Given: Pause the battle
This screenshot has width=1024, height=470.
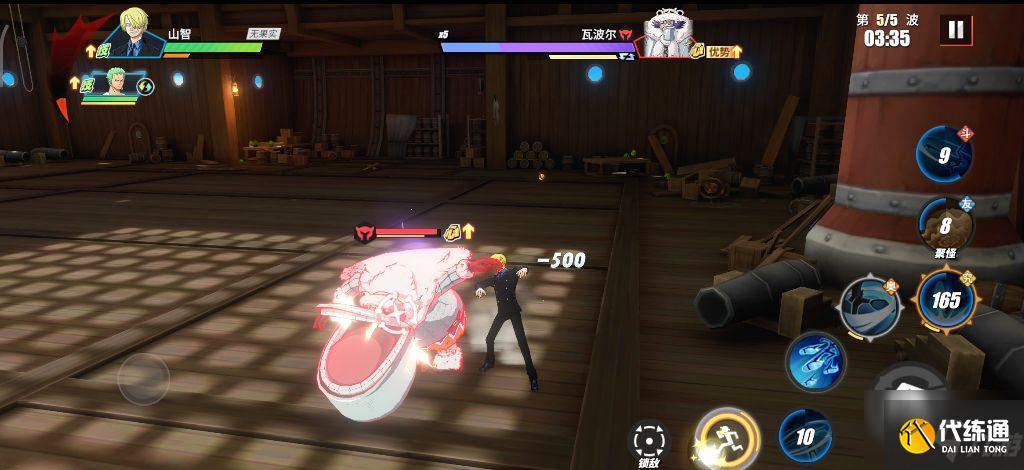Looking at the screenshot, I should (x=956, y=30).
